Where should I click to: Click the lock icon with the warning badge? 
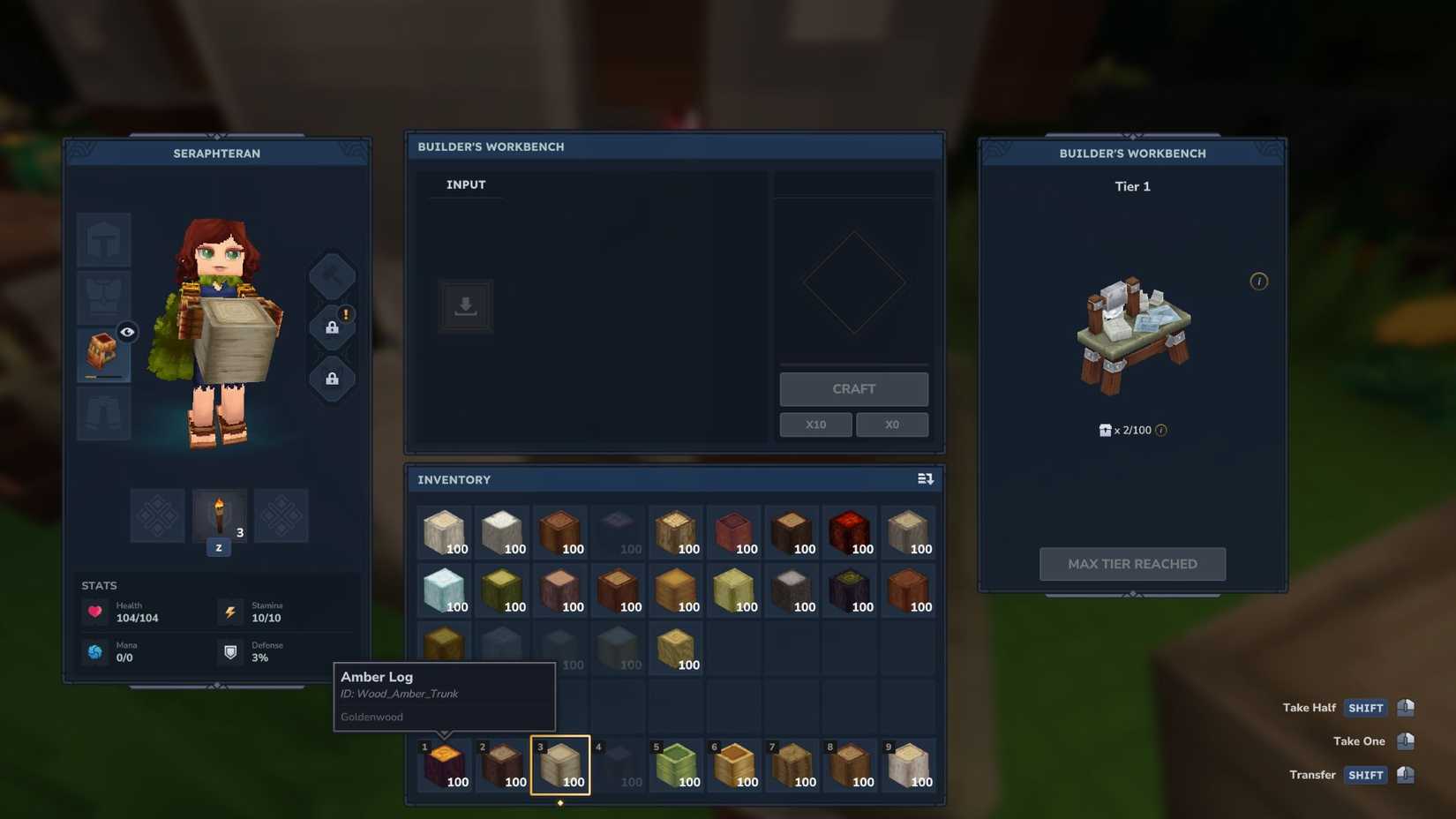tap(332, 326)
